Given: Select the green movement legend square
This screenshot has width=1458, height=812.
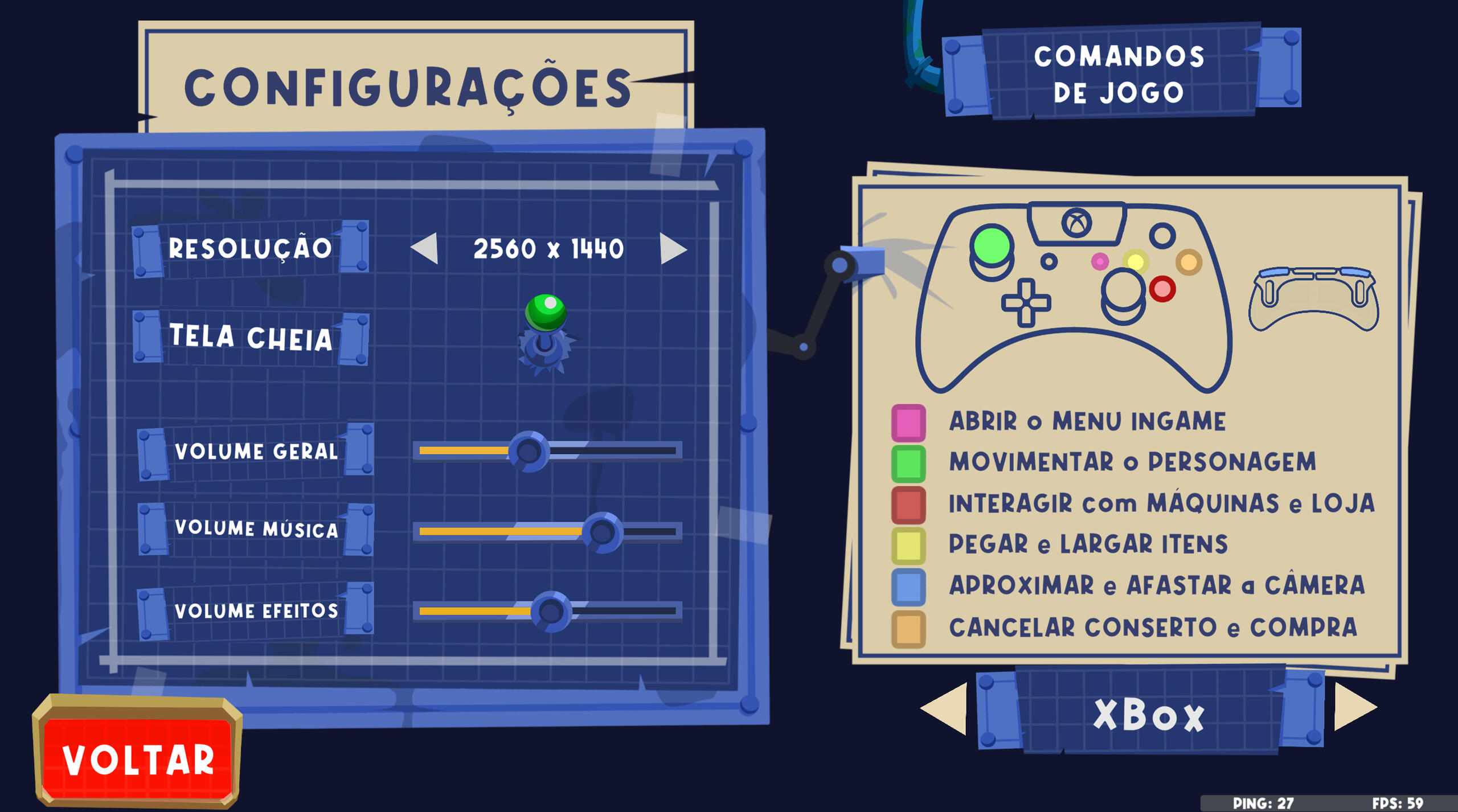Looking at the screenshot, I should tap(907, 465).
